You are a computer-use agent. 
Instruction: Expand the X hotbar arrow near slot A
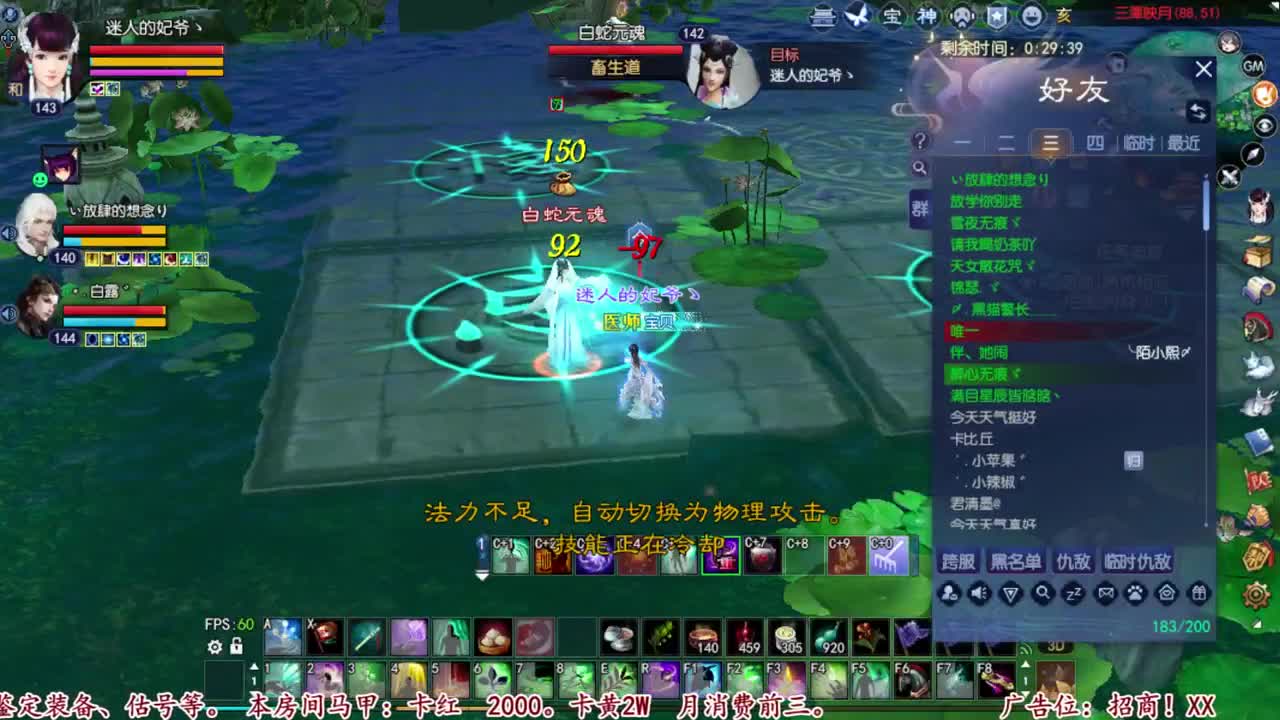click(x=254, y=666)
